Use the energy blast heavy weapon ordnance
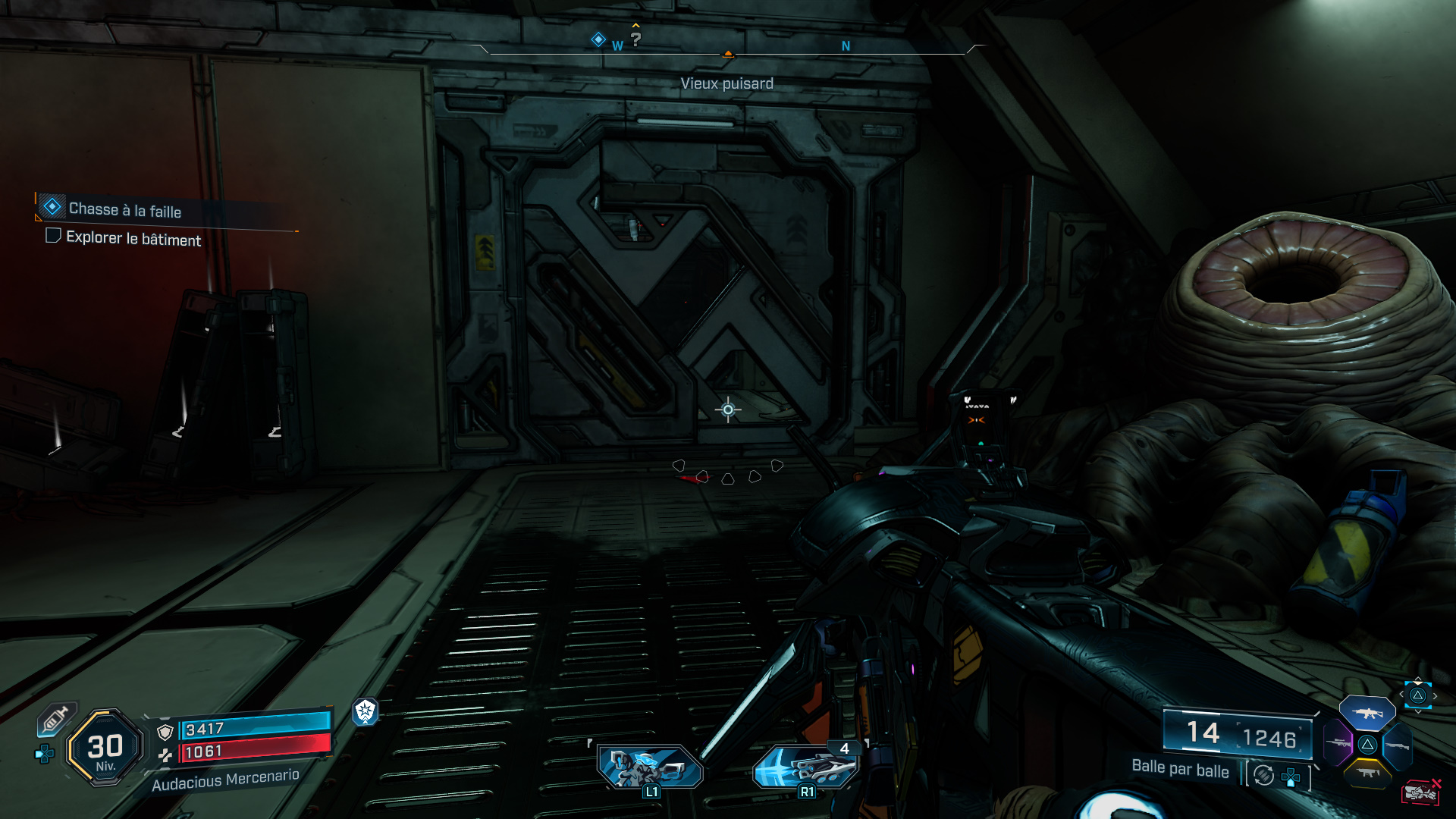Viewport: 1456px width, 819px height. 805,767
